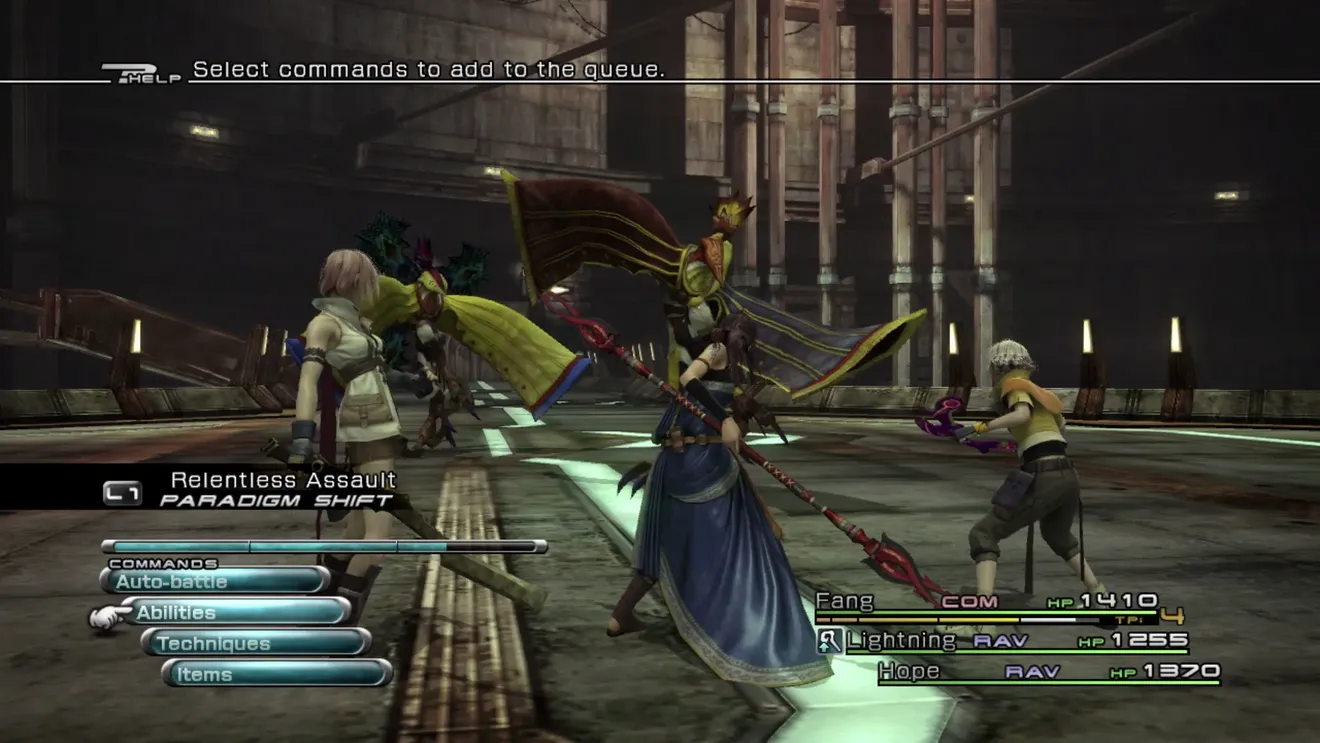Image resolution: width=1320 pixels, height=743 pixels.
Task: Select Fang in the party list
Action: pyautogui.click(x=985, y=602)
